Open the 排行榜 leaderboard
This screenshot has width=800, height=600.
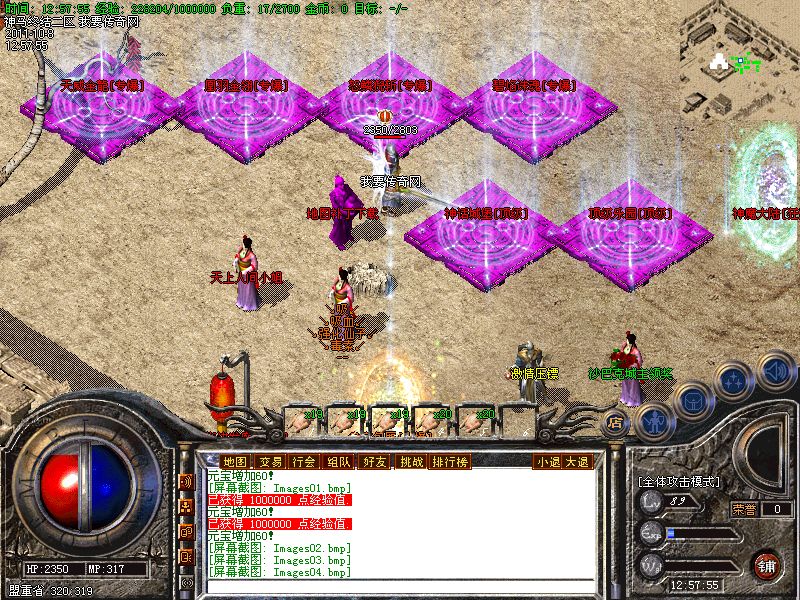450,462
